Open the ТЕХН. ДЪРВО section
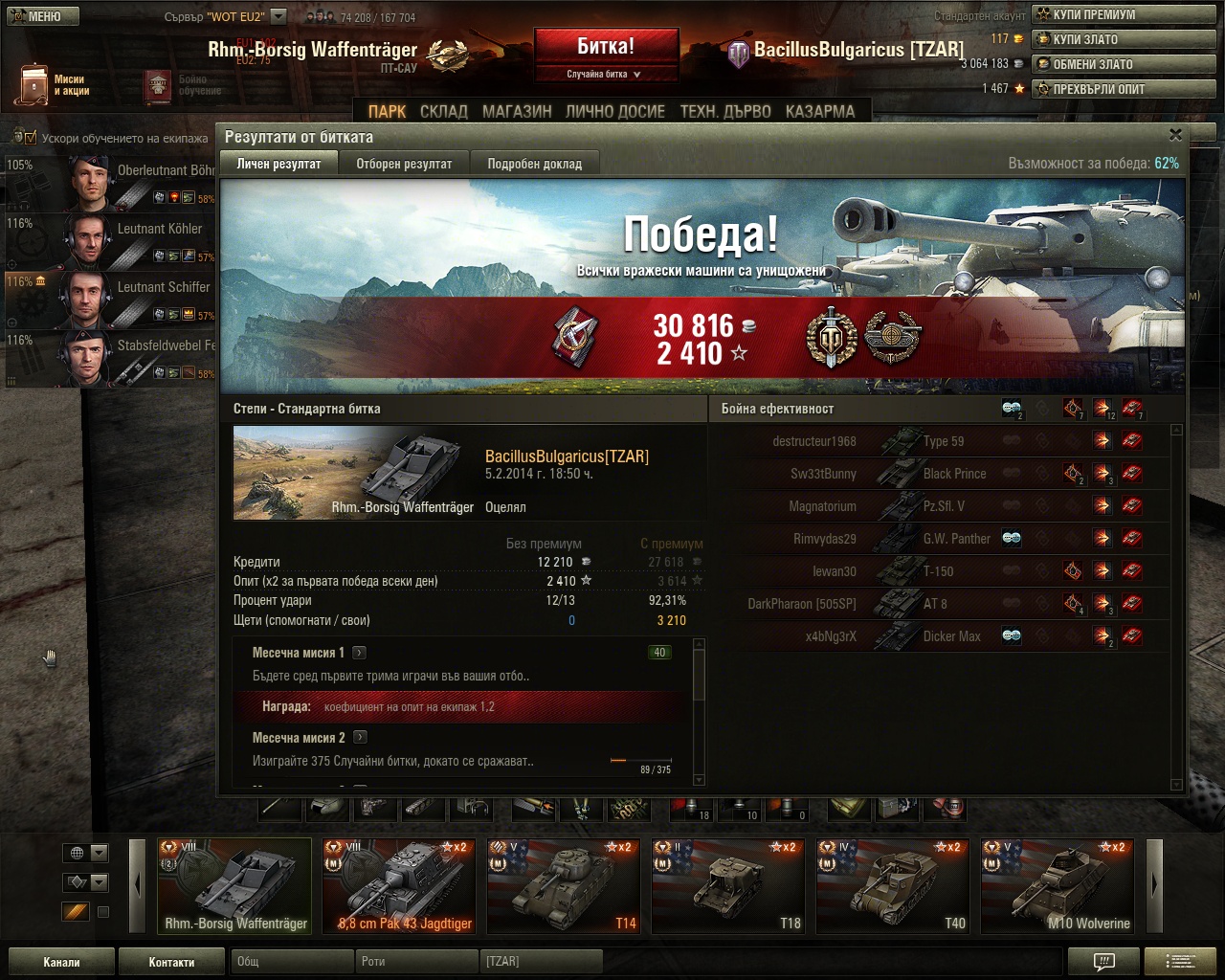This screenshot has height=980, width=1225. 725,111
